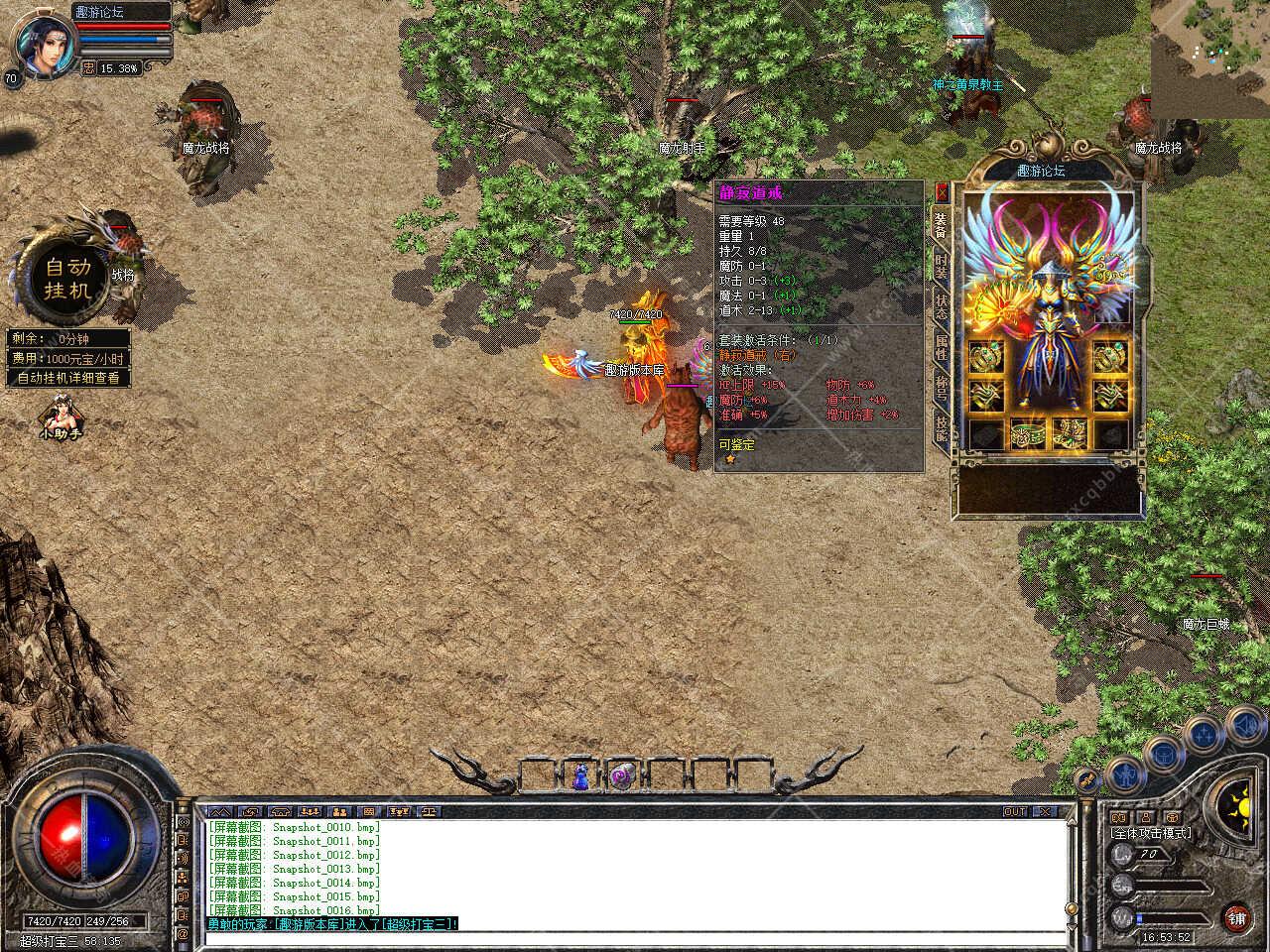Open the minimap

pos(1209,58)
